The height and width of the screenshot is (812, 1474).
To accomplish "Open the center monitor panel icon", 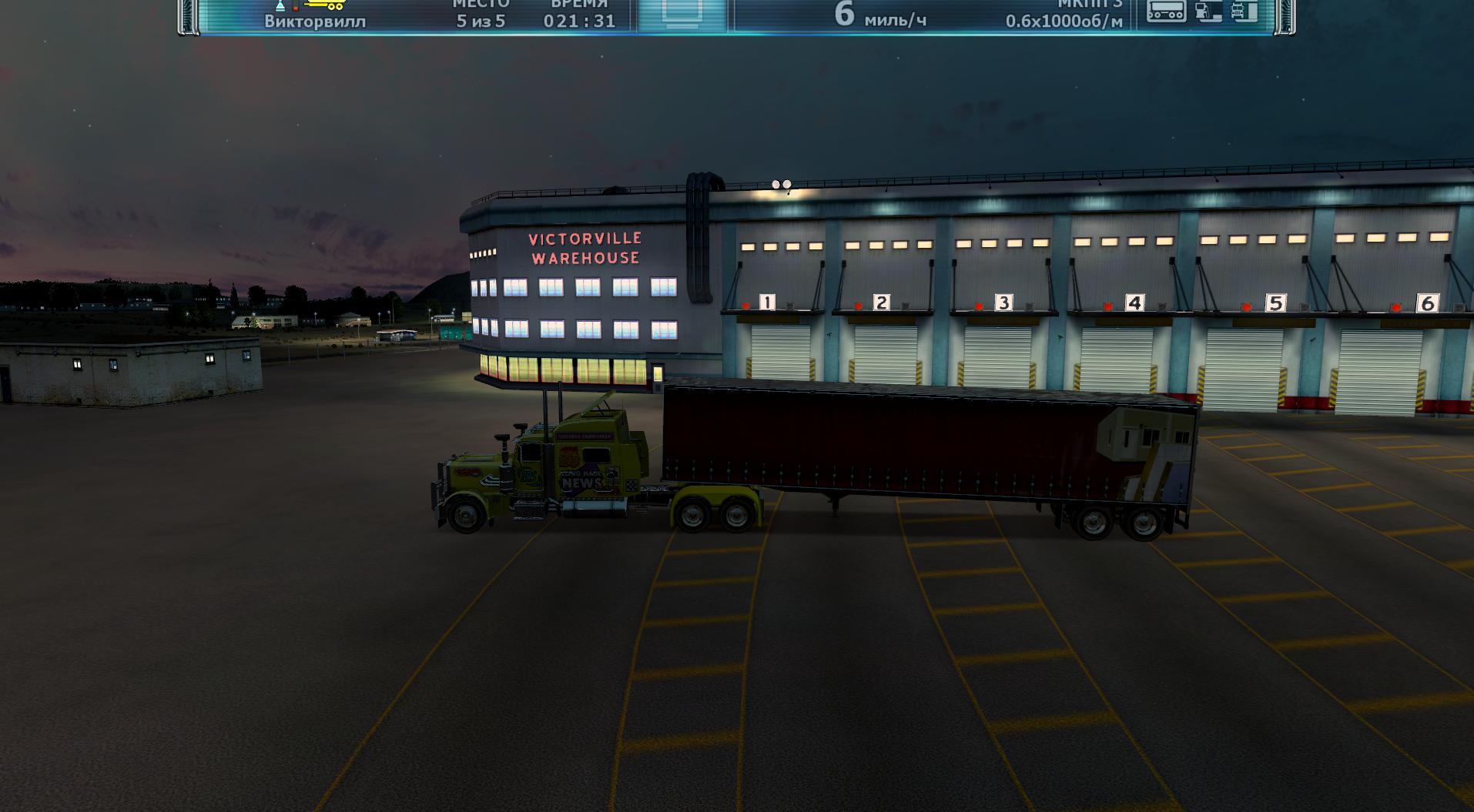I will [x=682, y=15].
